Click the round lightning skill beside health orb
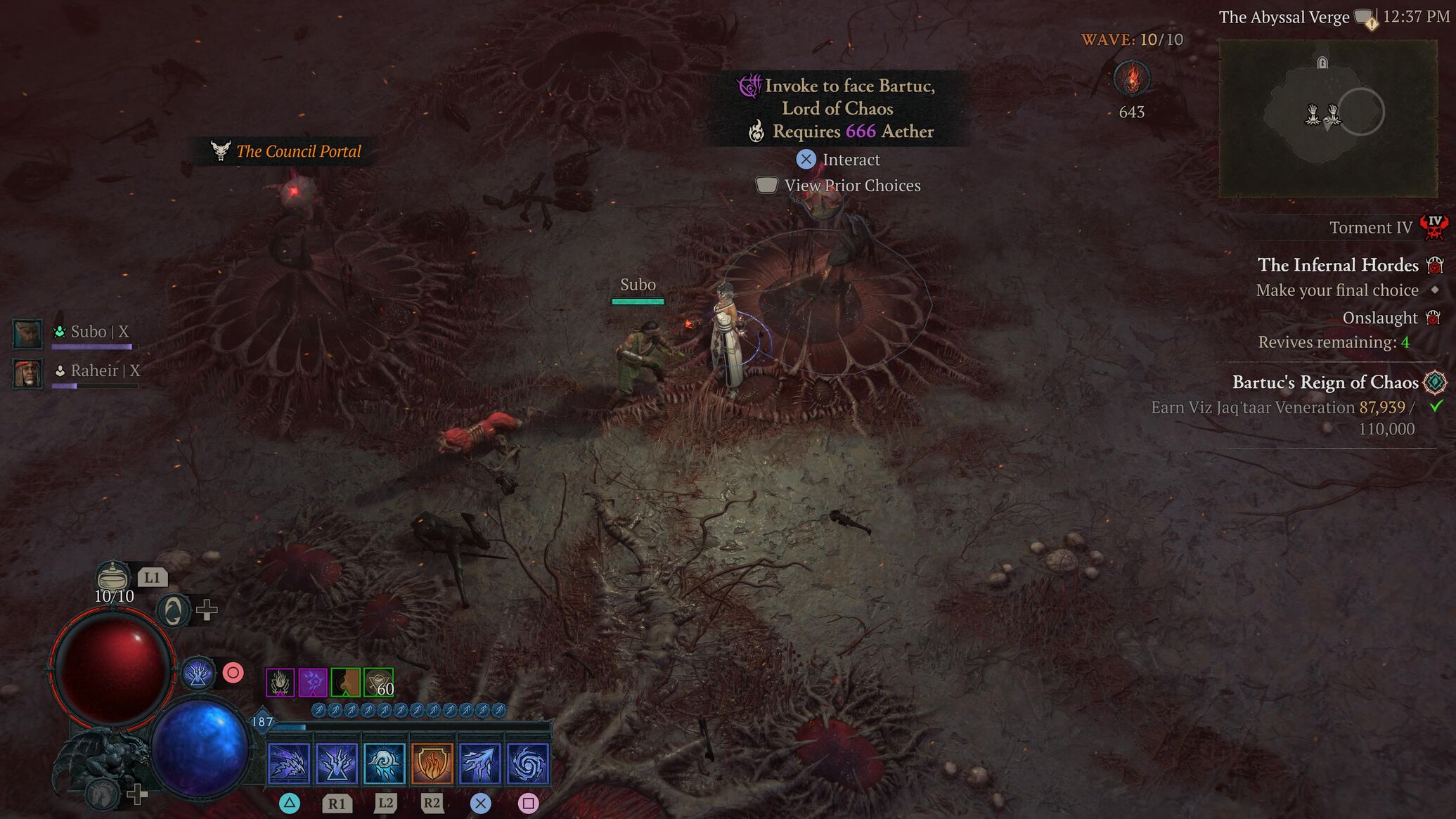This screenshot has height=819, width=1456. pos(198,673)
